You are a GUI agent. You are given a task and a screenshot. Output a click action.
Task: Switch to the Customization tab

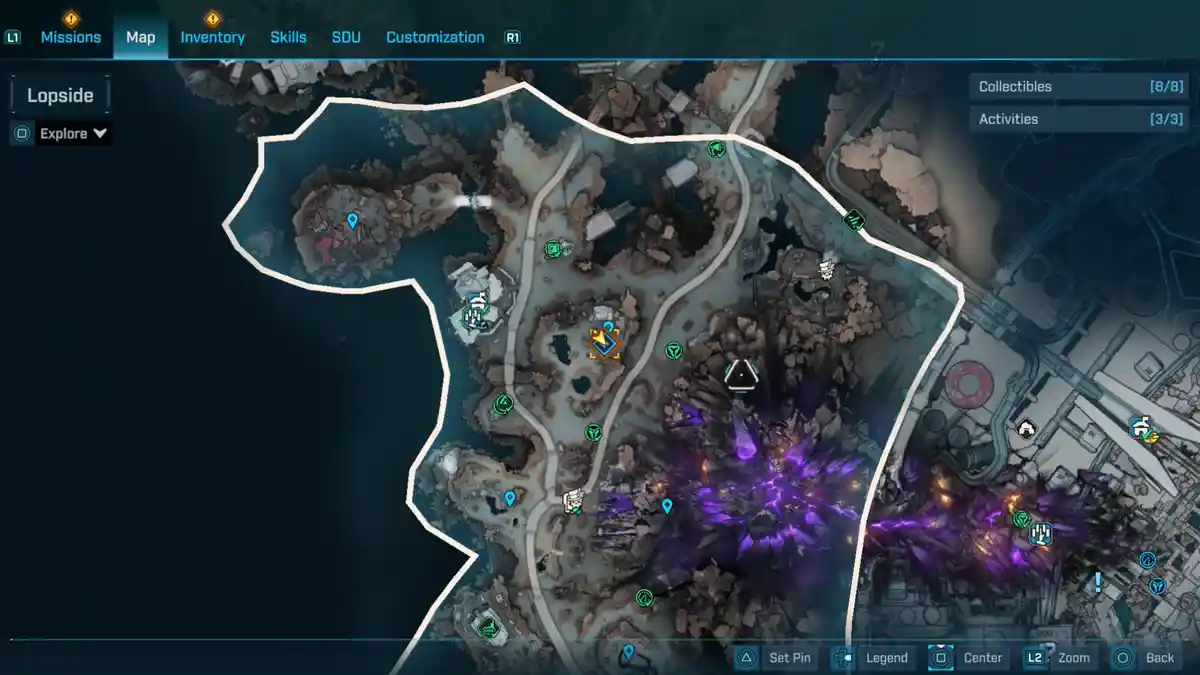tap(435, 37)
